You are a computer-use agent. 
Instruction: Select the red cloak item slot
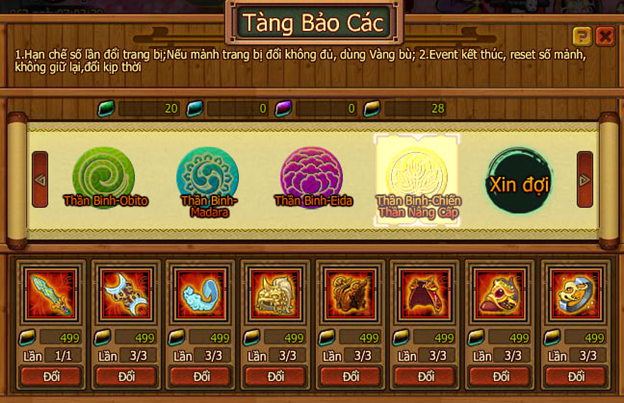tap(426, 294)
